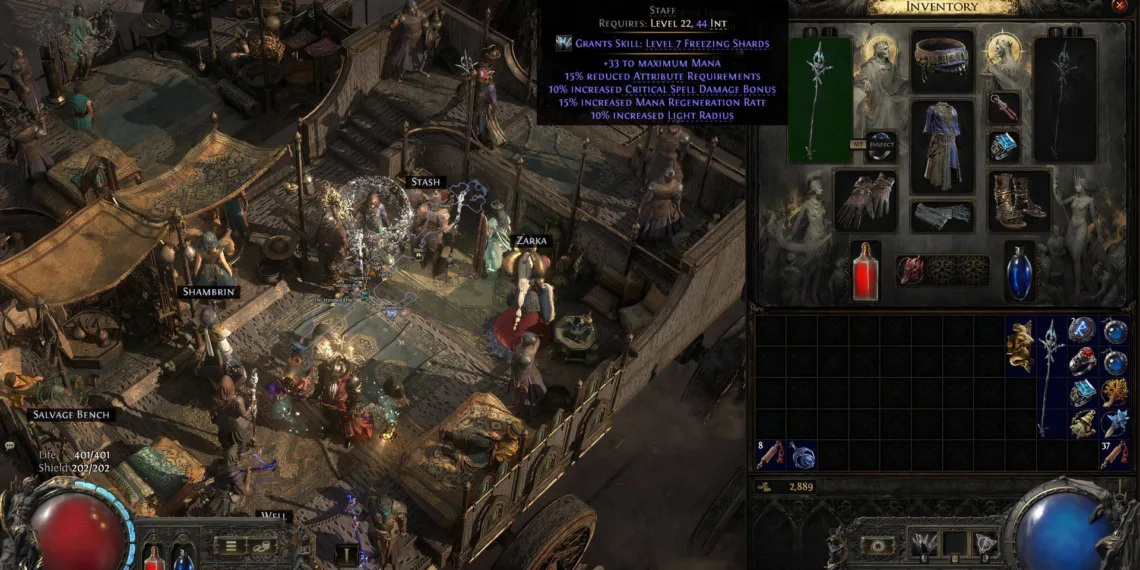1140x570 pixels.
Task: Select the stack of 8 scrolls
Action: [x=770, y=455]
